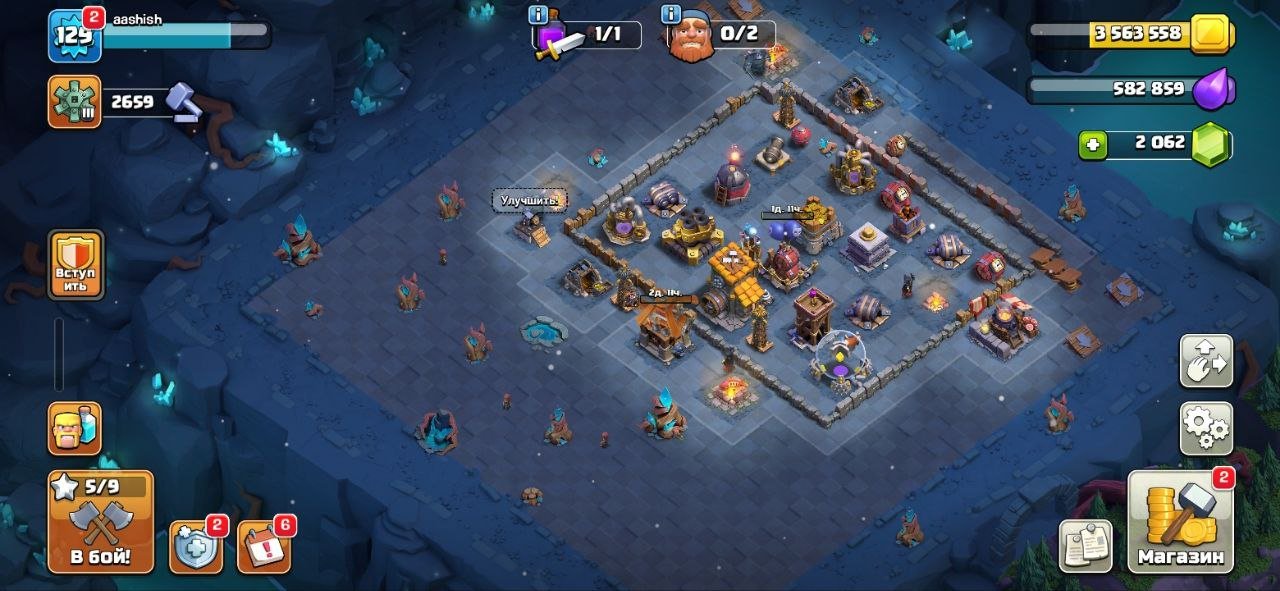
Task: Show info for the builder potion sword counter
Action: [x=540, y=14]
